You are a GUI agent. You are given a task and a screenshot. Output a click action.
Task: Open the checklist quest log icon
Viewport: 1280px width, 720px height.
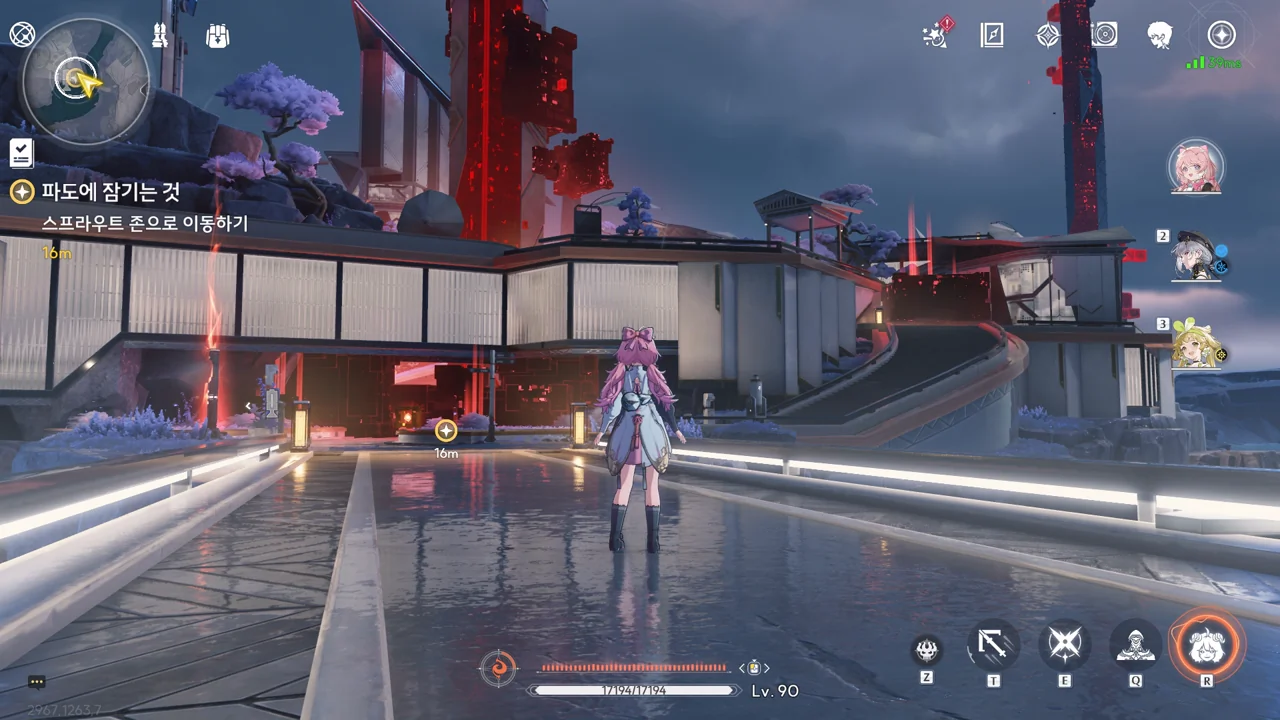(21, 153)
